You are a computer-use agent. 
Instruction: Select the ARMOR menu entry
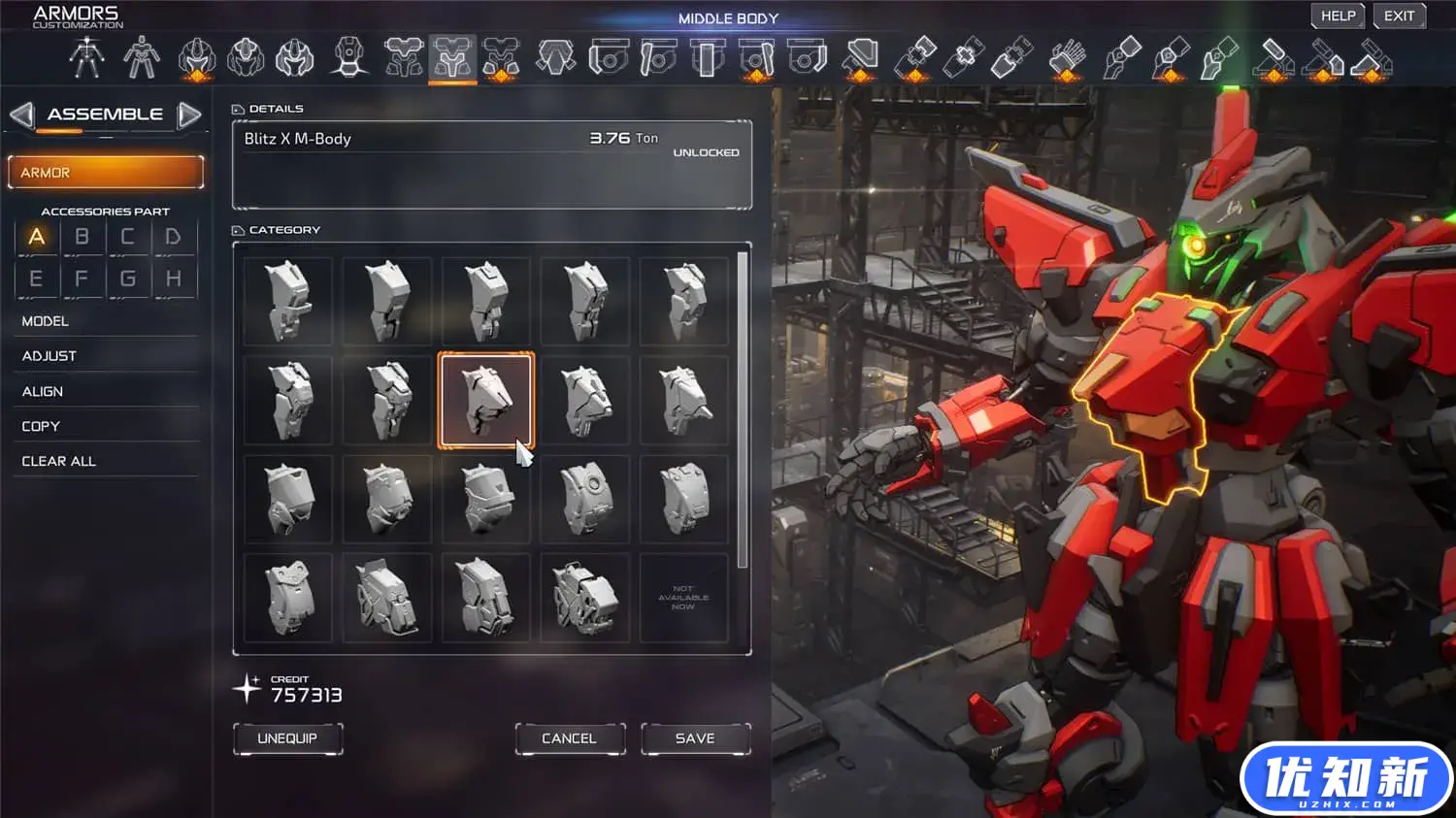click(106, 173)
